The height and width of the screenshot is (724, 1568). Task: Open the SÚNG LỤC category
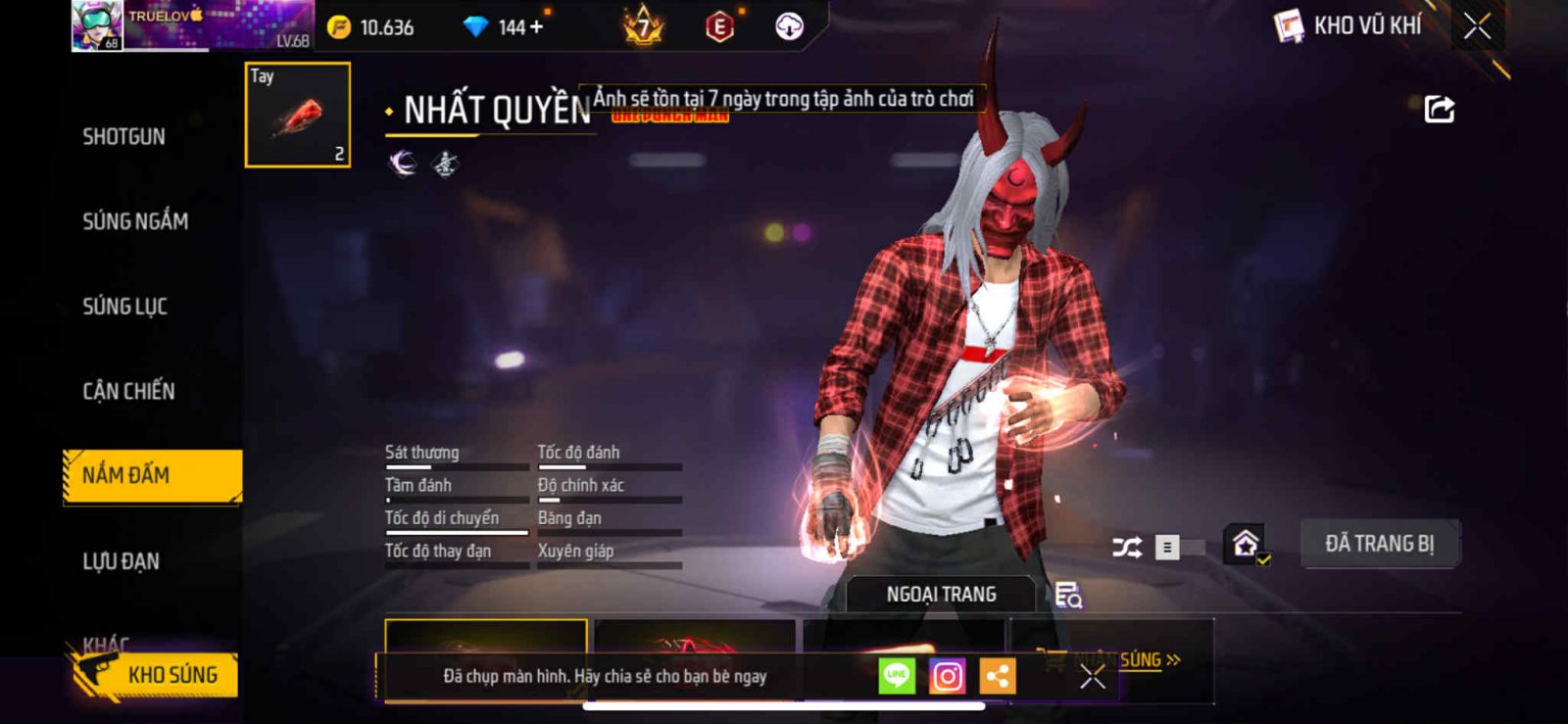click(x=124, y=307)
